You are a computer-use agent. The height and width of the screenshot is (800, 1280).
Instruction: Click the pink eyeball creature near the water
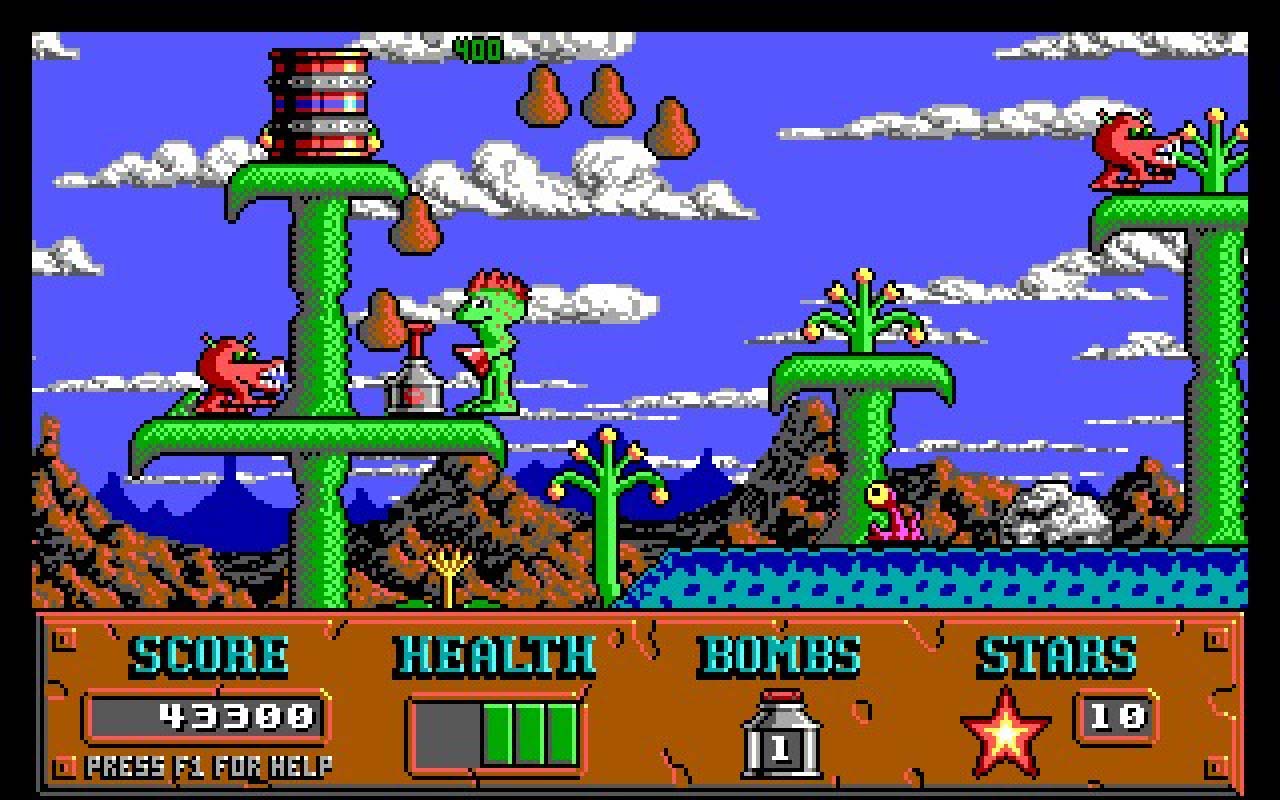(895, 510)
